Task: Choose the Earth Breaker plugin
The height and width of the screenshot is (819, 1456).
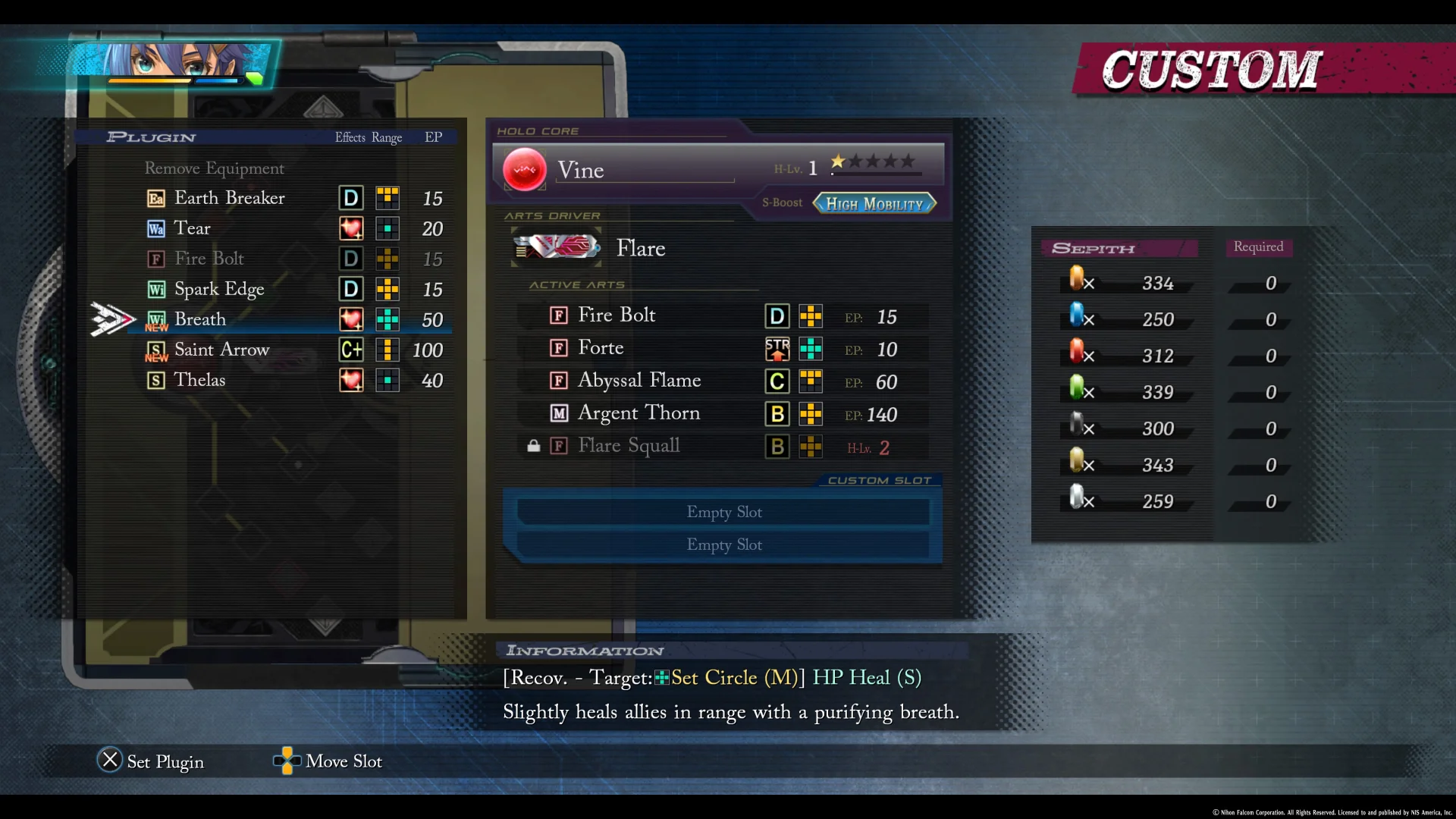Action: [230, 198]
